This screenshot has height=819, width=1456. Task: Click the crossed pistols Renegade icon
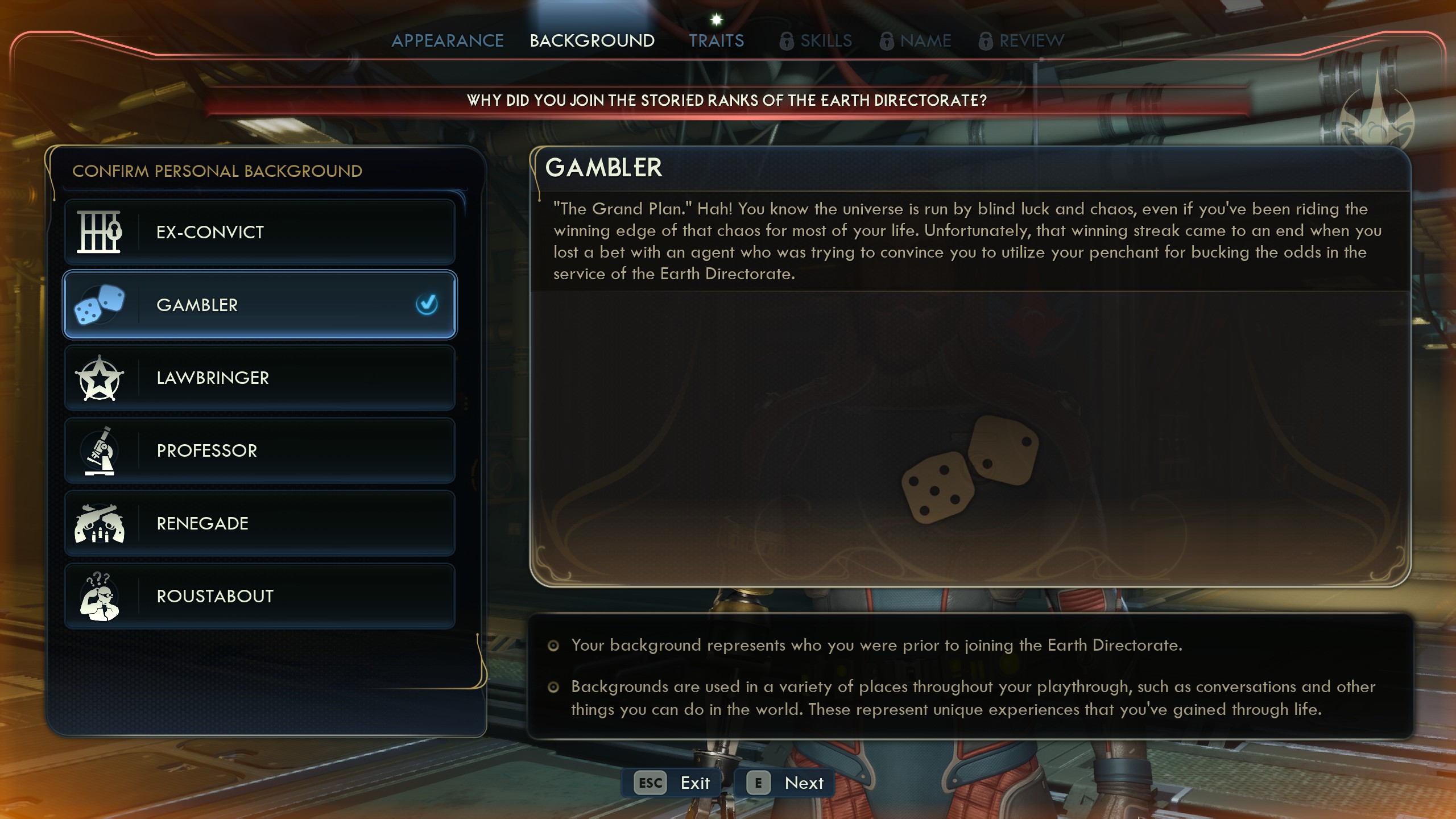tap(100, 523)
